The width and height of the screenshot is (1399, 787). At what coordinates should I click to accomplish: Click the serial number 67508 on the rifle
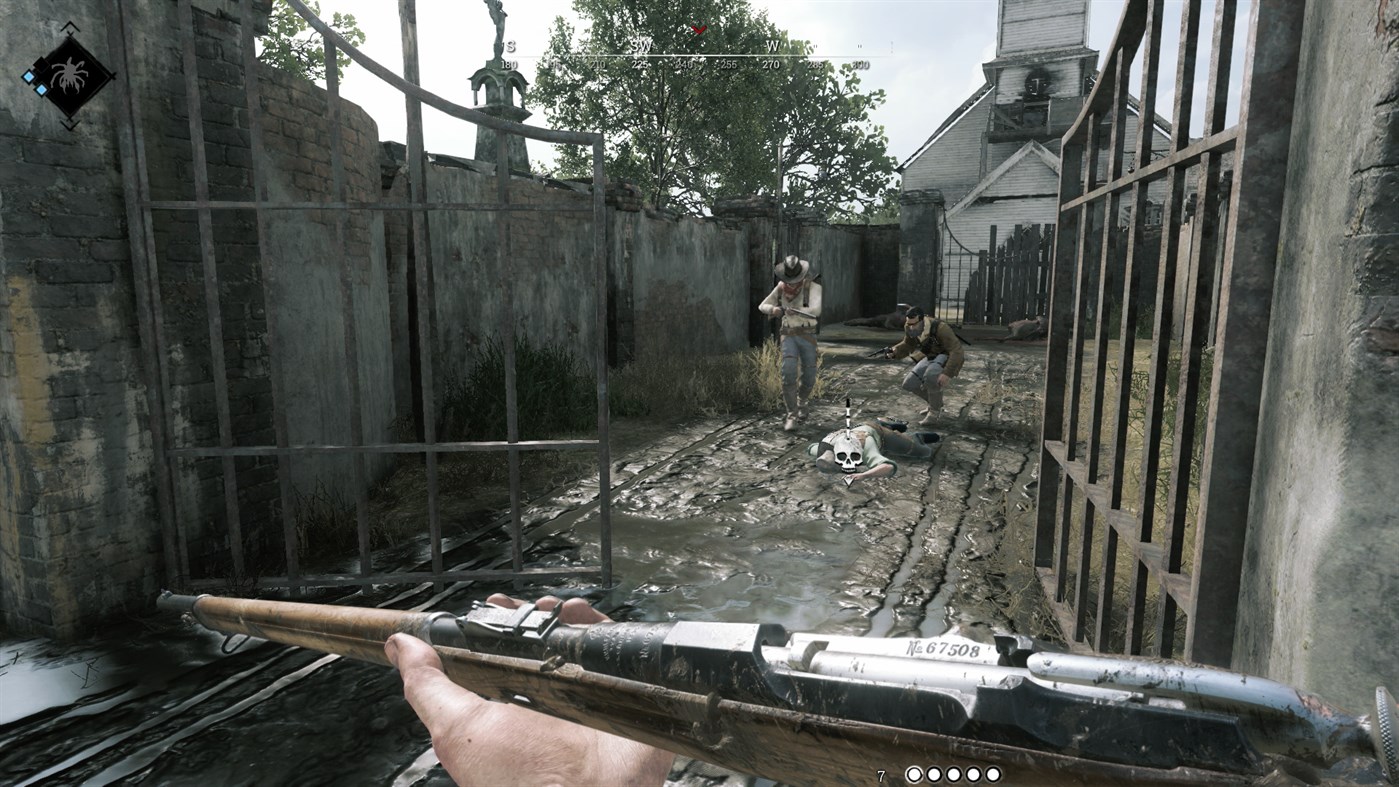pos(943,648)
